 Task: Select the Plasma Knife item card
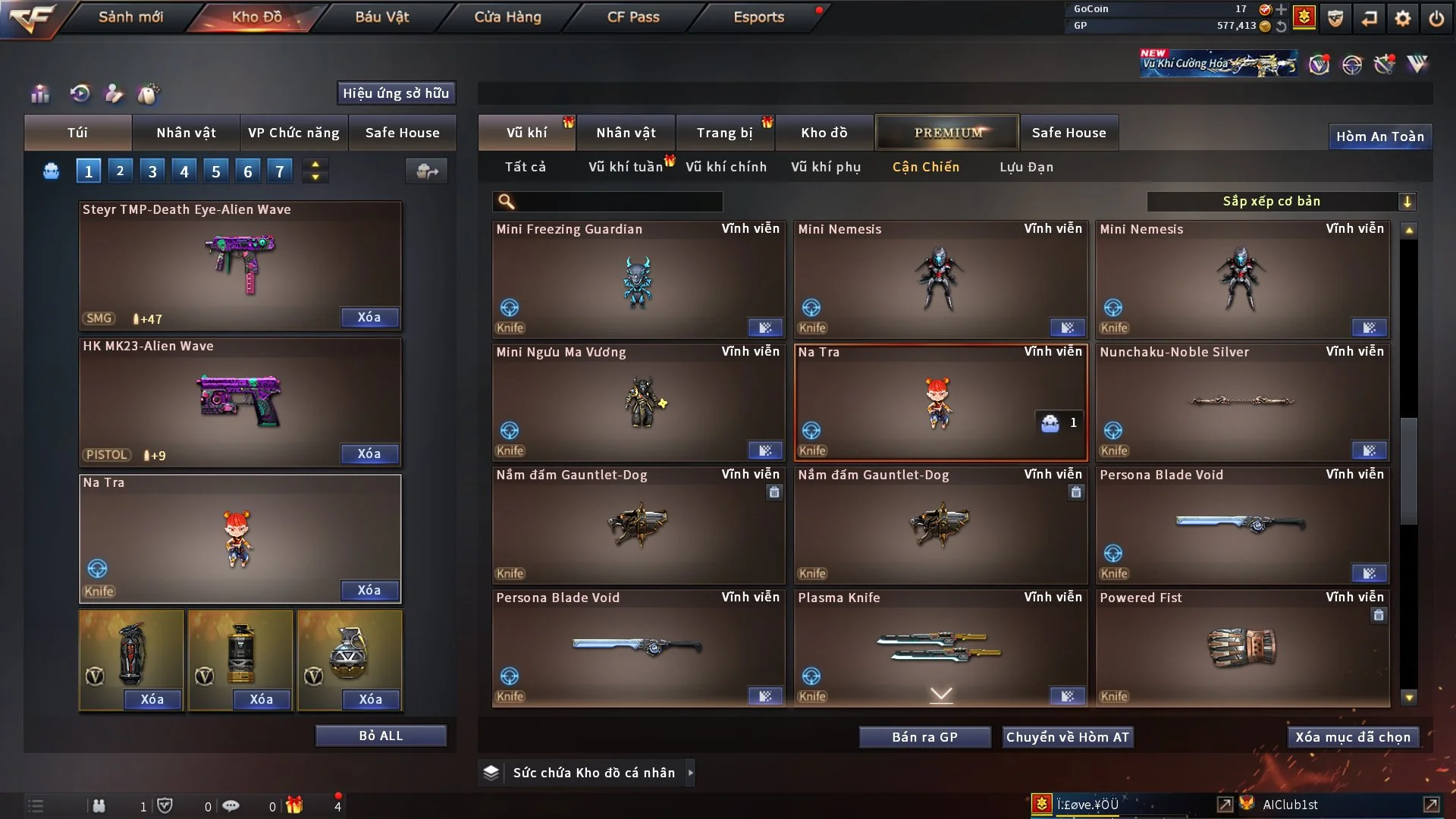click(x=940, y=646)
